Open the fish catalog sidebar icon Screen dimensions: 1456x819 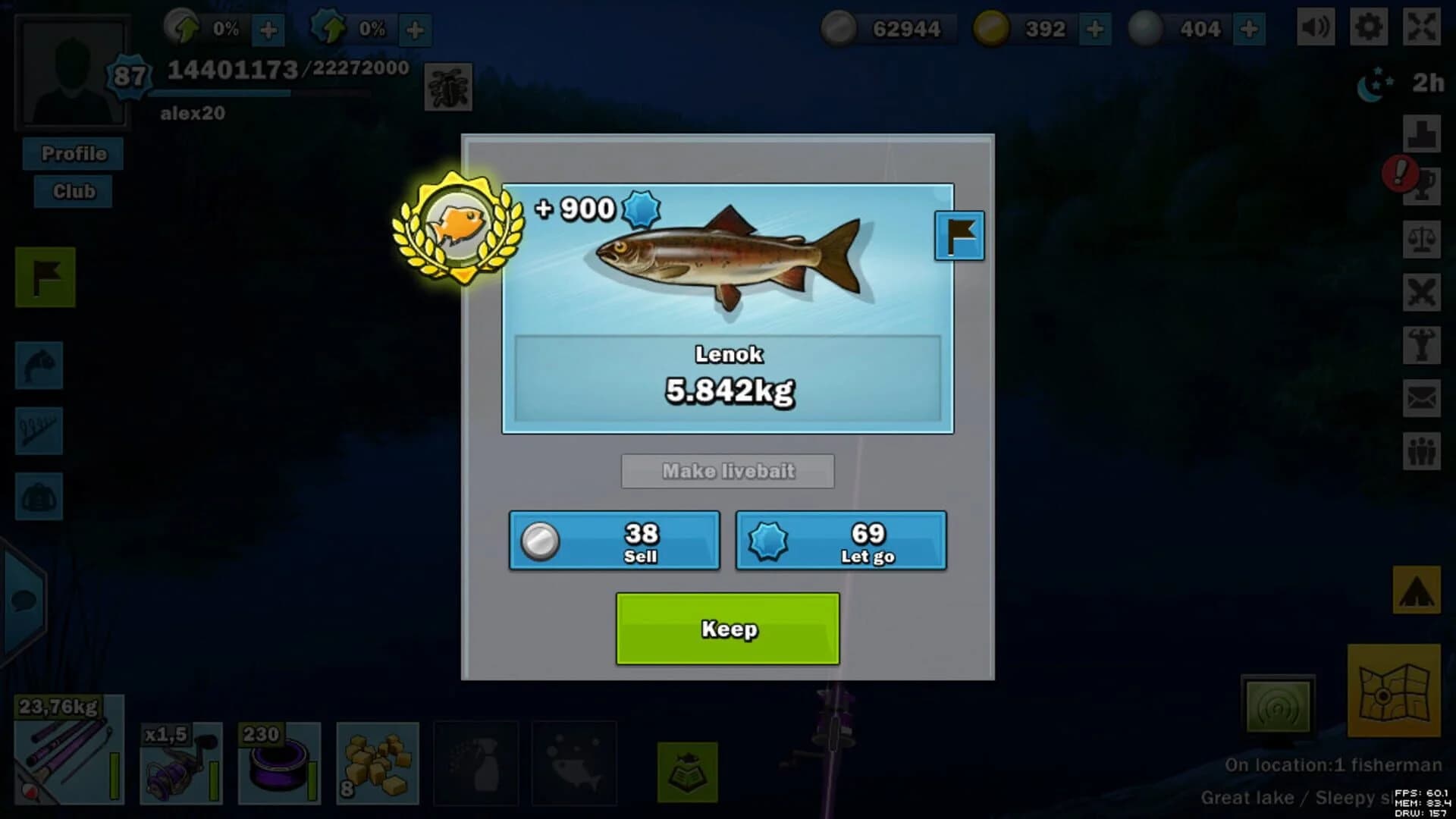(39, 366)
